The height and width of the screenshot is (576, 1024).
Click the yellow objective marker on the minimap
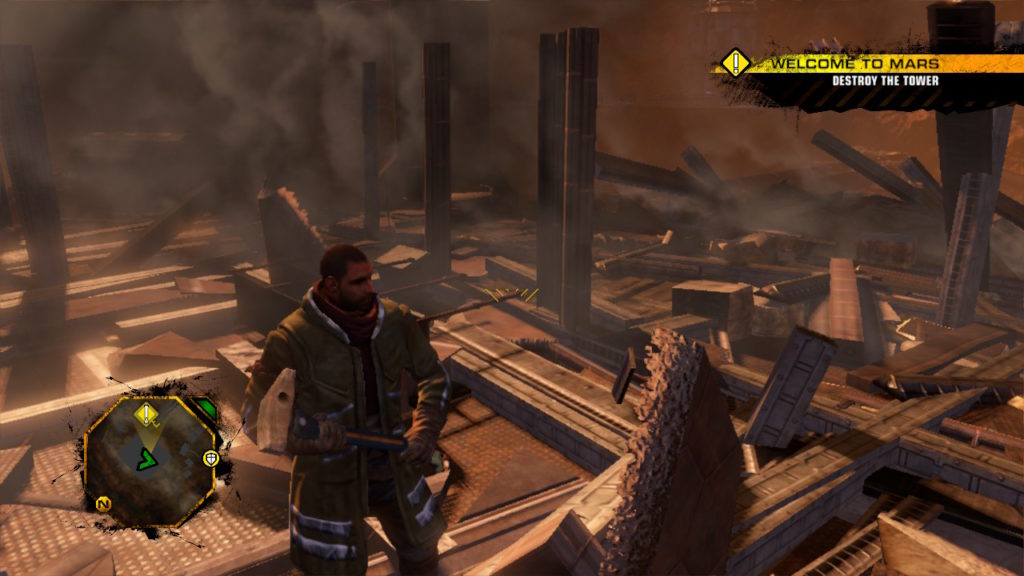point(148,414)
